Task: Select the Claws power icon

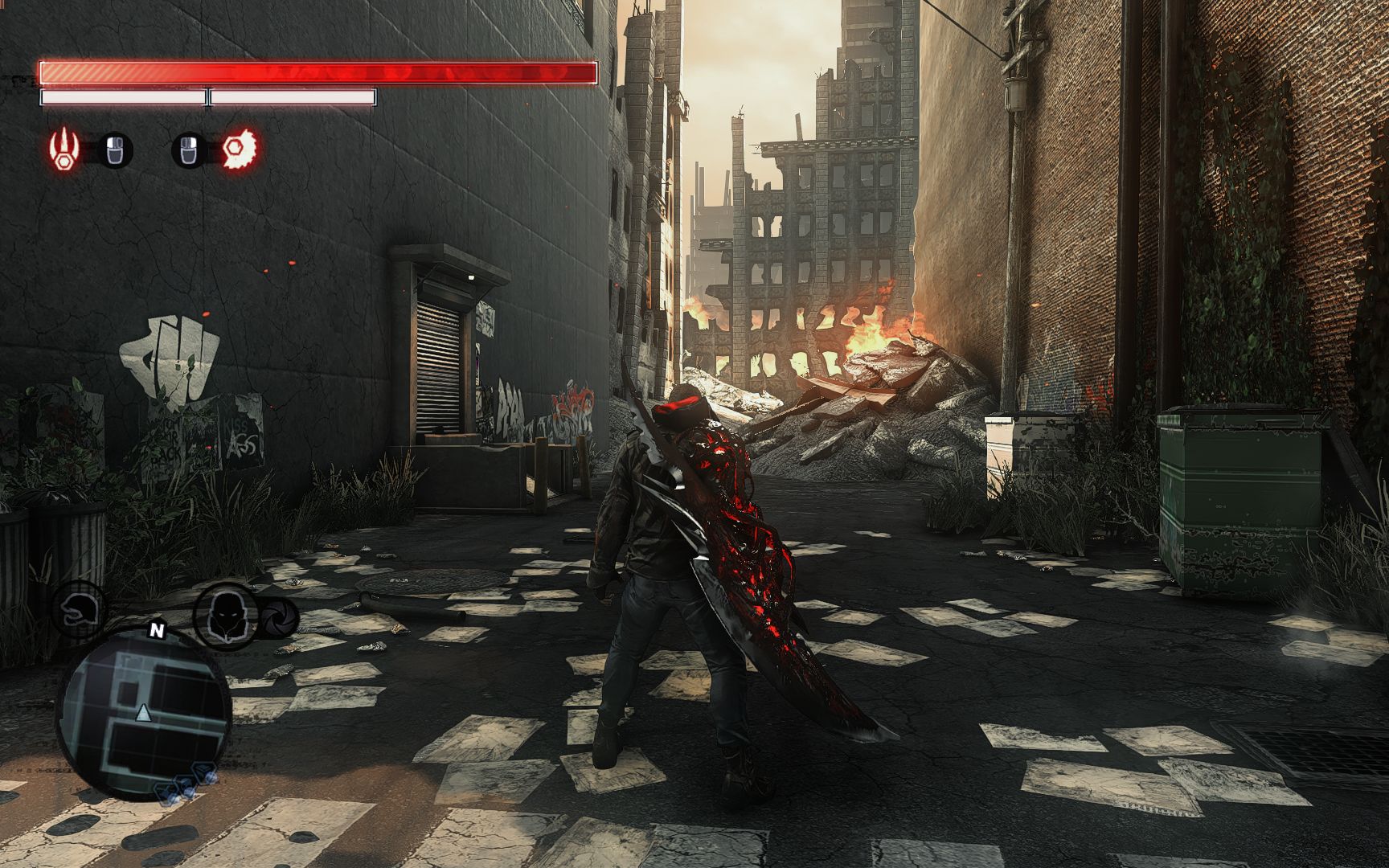Action: click(x=62, y=149)
